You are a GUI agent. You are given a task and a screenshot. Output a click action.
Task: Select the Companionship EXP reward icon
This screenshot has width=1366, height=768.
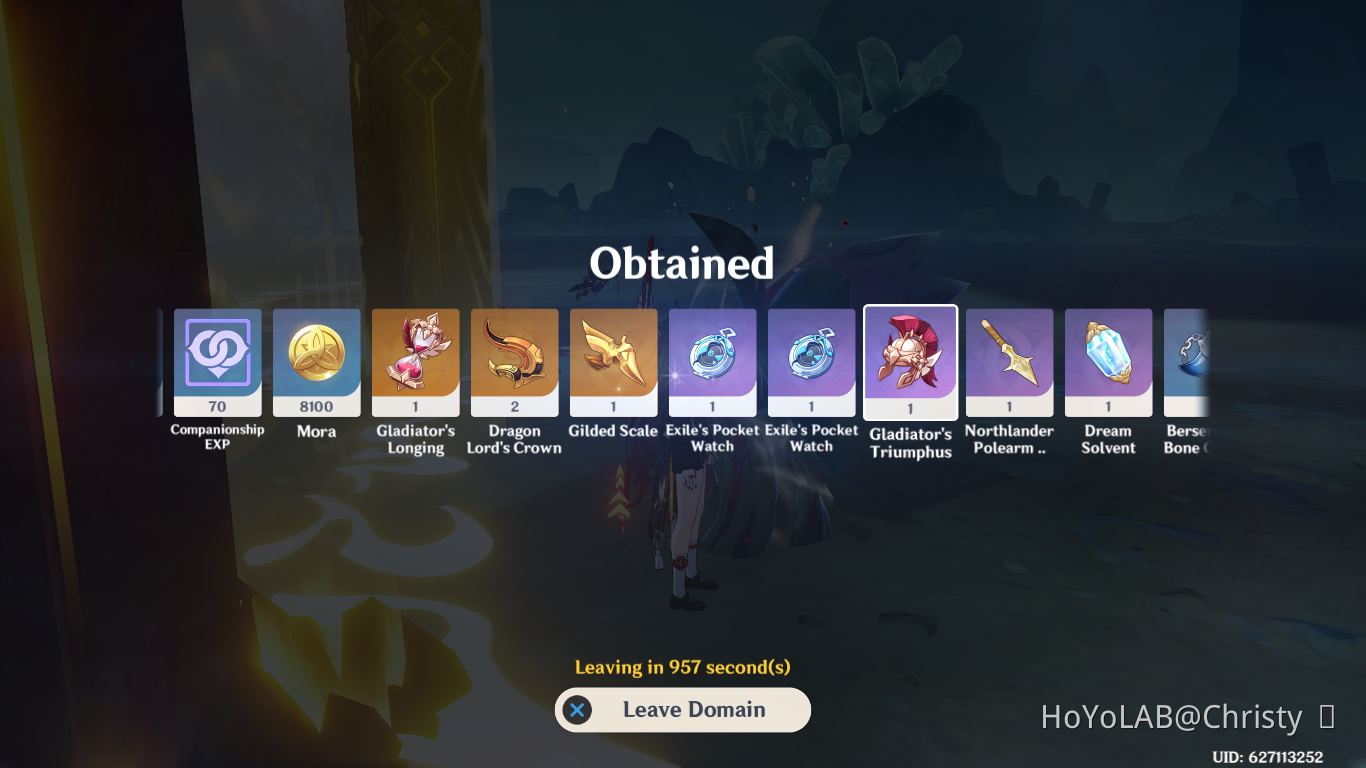pos(217,362)
